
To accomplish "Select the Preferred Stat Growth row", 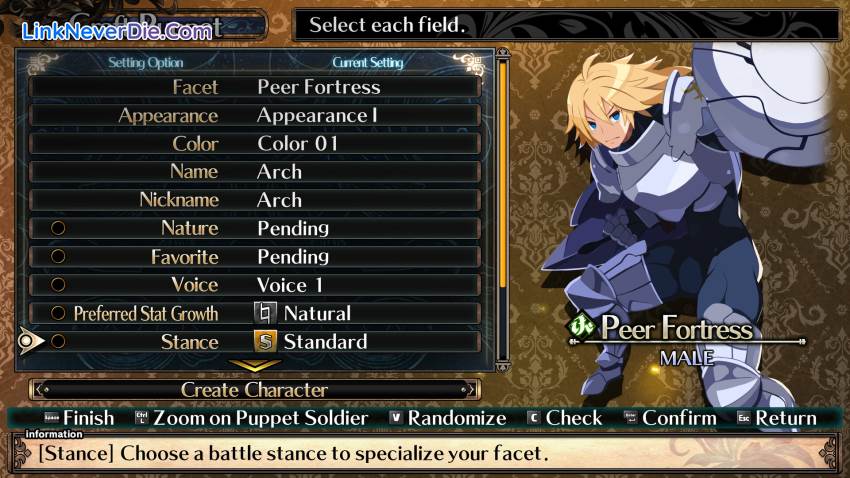I will pos(255,313).
